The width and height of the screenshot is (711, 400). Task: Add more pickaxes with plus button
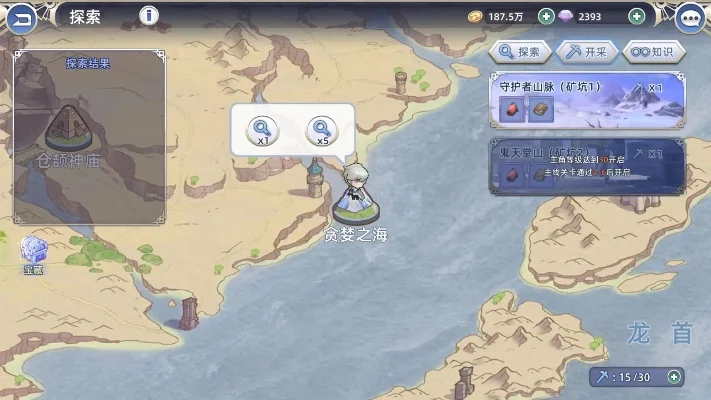point(675,377)
